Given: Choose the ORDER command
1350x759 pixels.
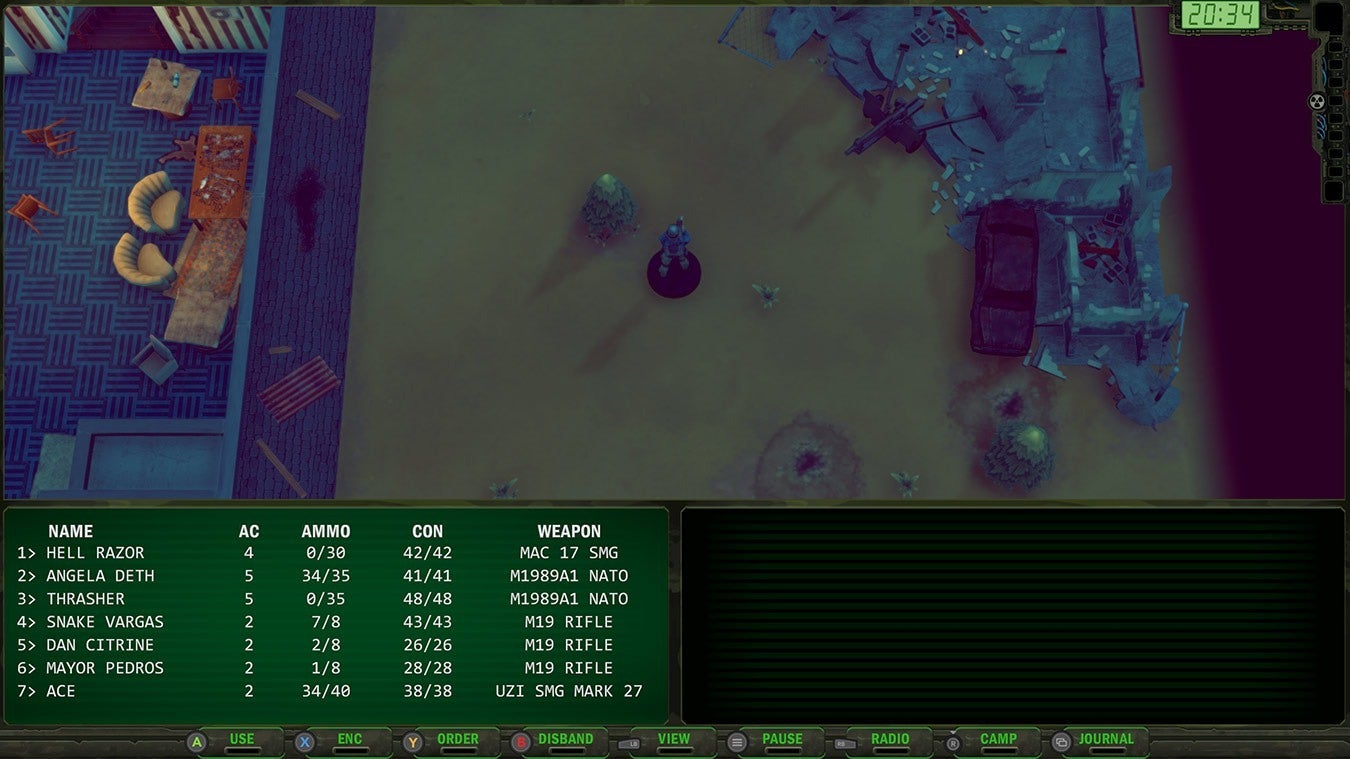Looking at the screenshot, I should pyautogui.click(x=457, y=740).
